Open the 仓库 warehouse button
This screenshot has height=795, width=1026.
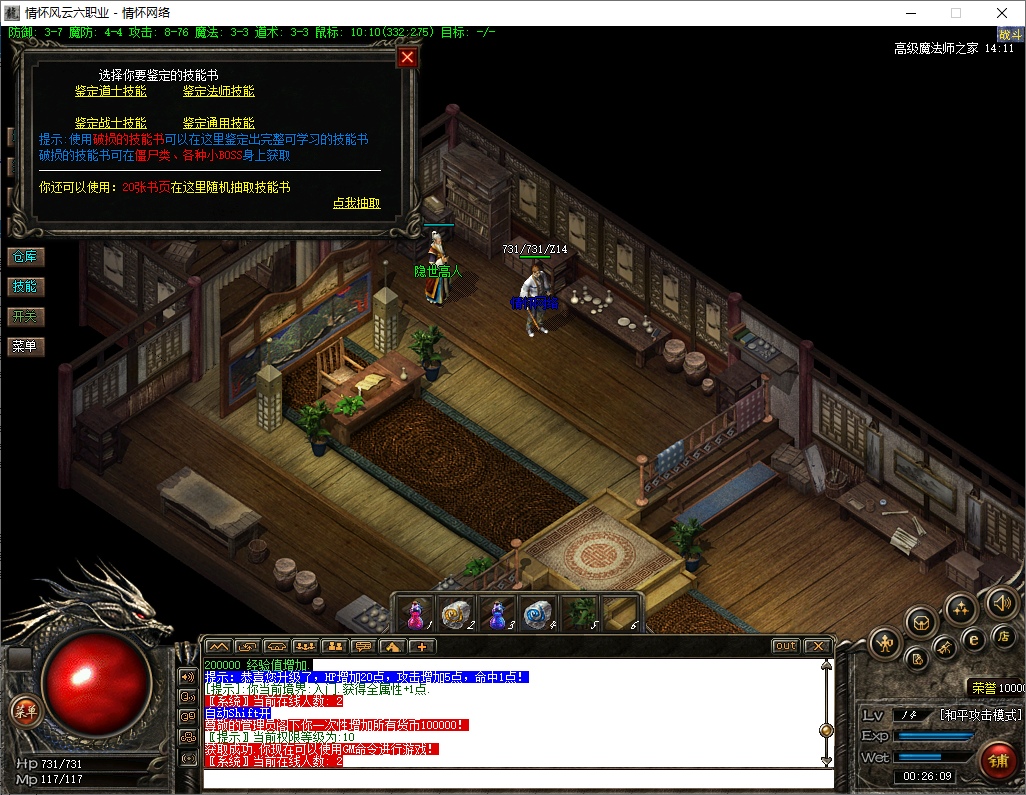[25, 257]
